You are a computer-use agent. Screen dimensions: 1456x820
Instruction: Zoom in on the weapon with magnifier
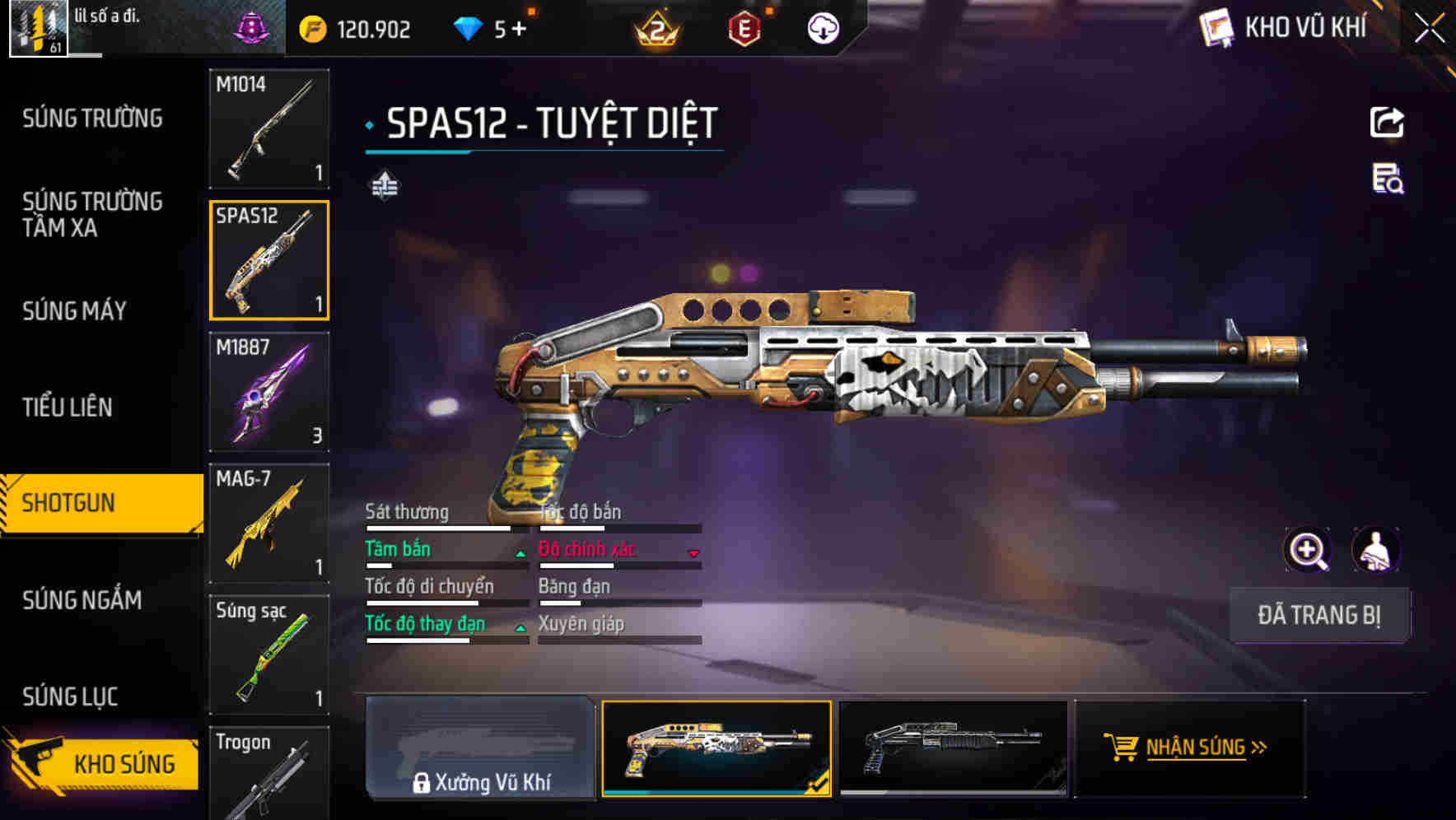(x=1308, y=550)
